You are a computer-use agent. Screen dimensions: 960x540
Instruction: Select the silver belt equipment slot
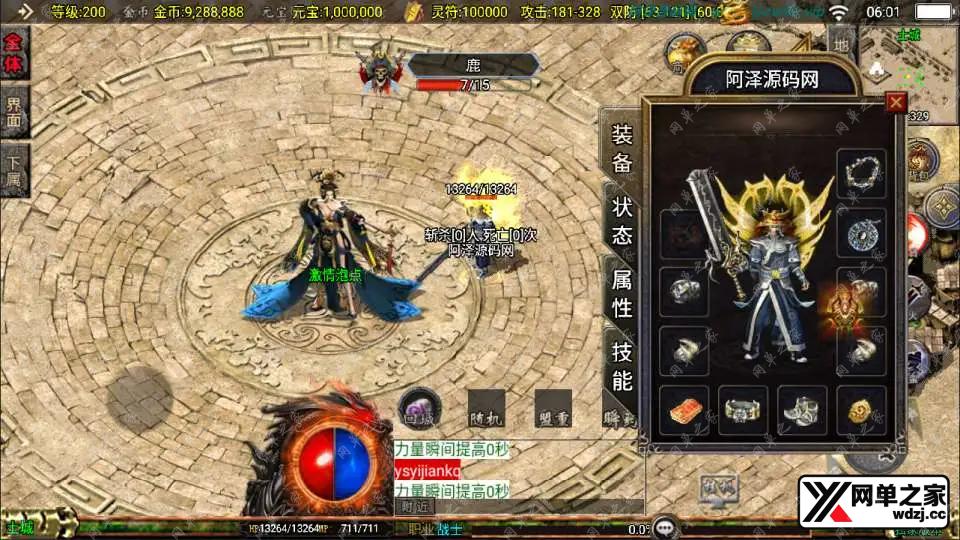(743, 410)
